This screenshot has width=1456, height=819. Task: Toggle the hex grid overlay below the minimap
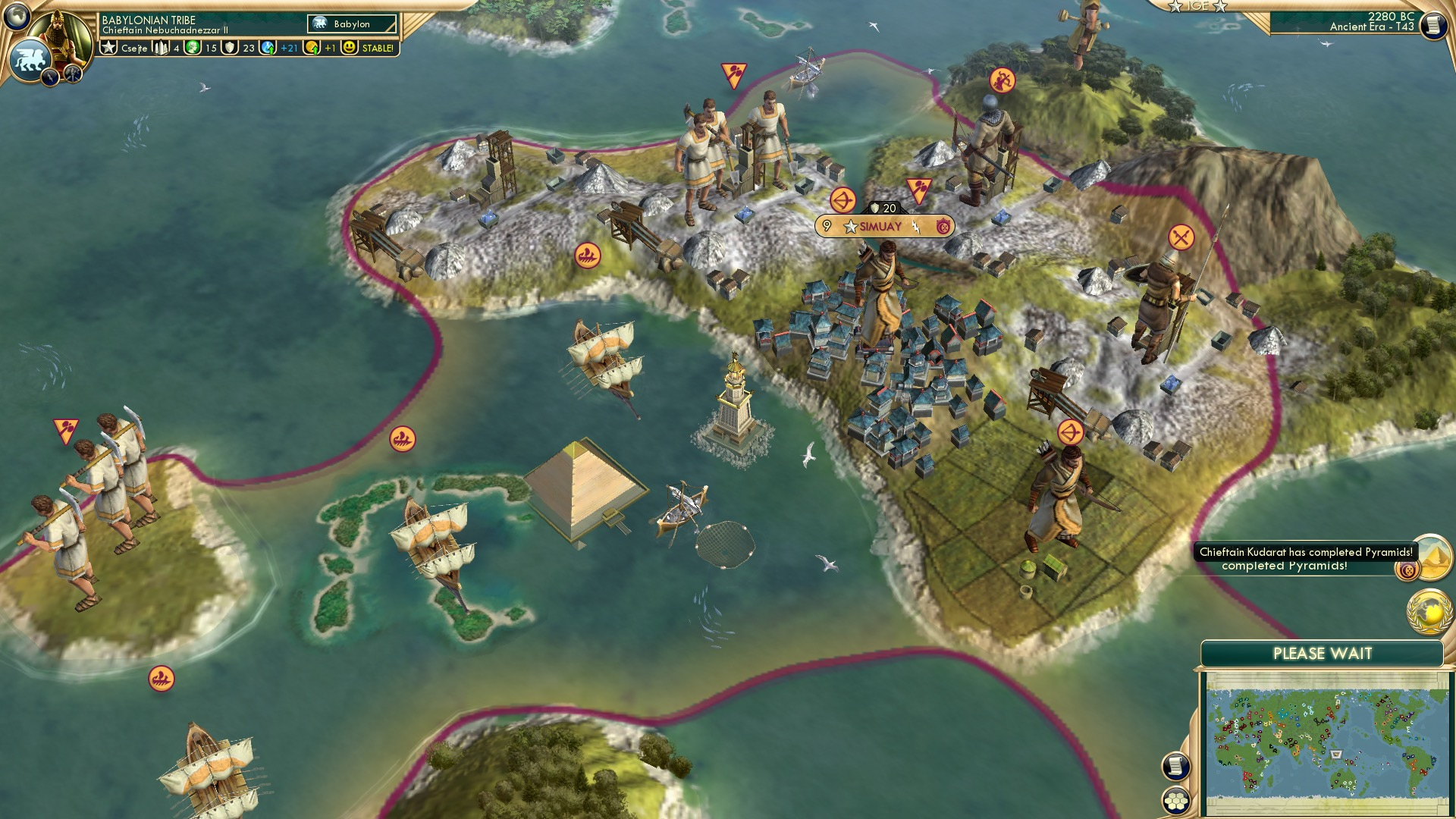1176,801
